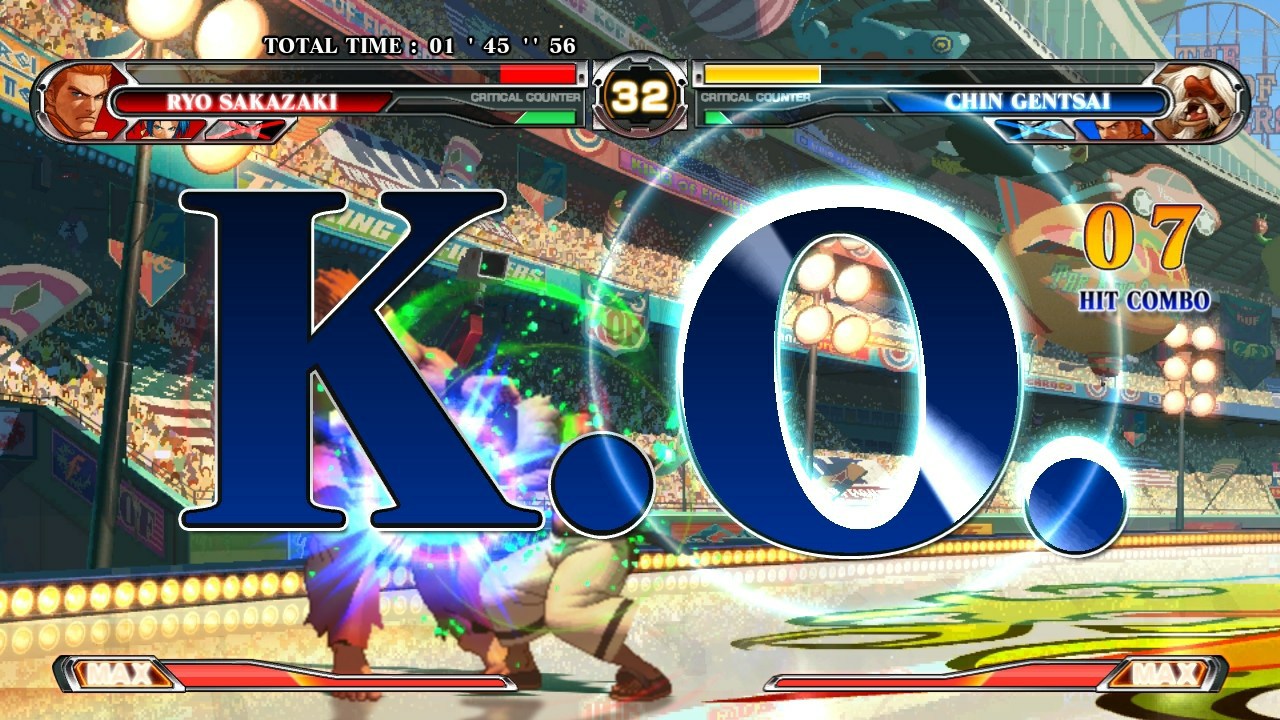Viewport: 1280px width, 720px height.
Task: Click the crossed-out teammate icon on Chin's team
Action: 1035,127
